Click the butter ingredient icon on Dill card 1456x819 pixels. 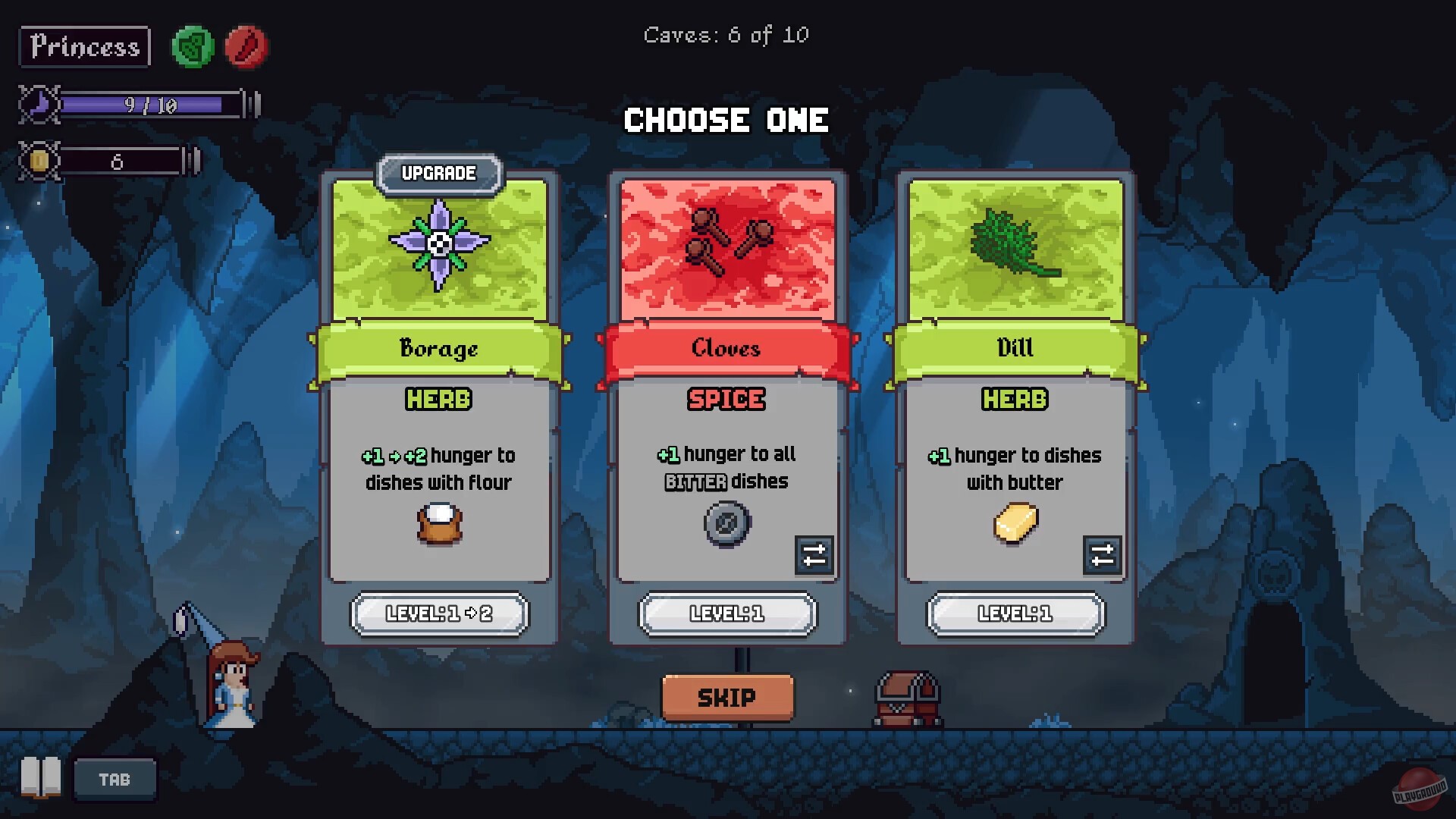[x=1015, y=522]
